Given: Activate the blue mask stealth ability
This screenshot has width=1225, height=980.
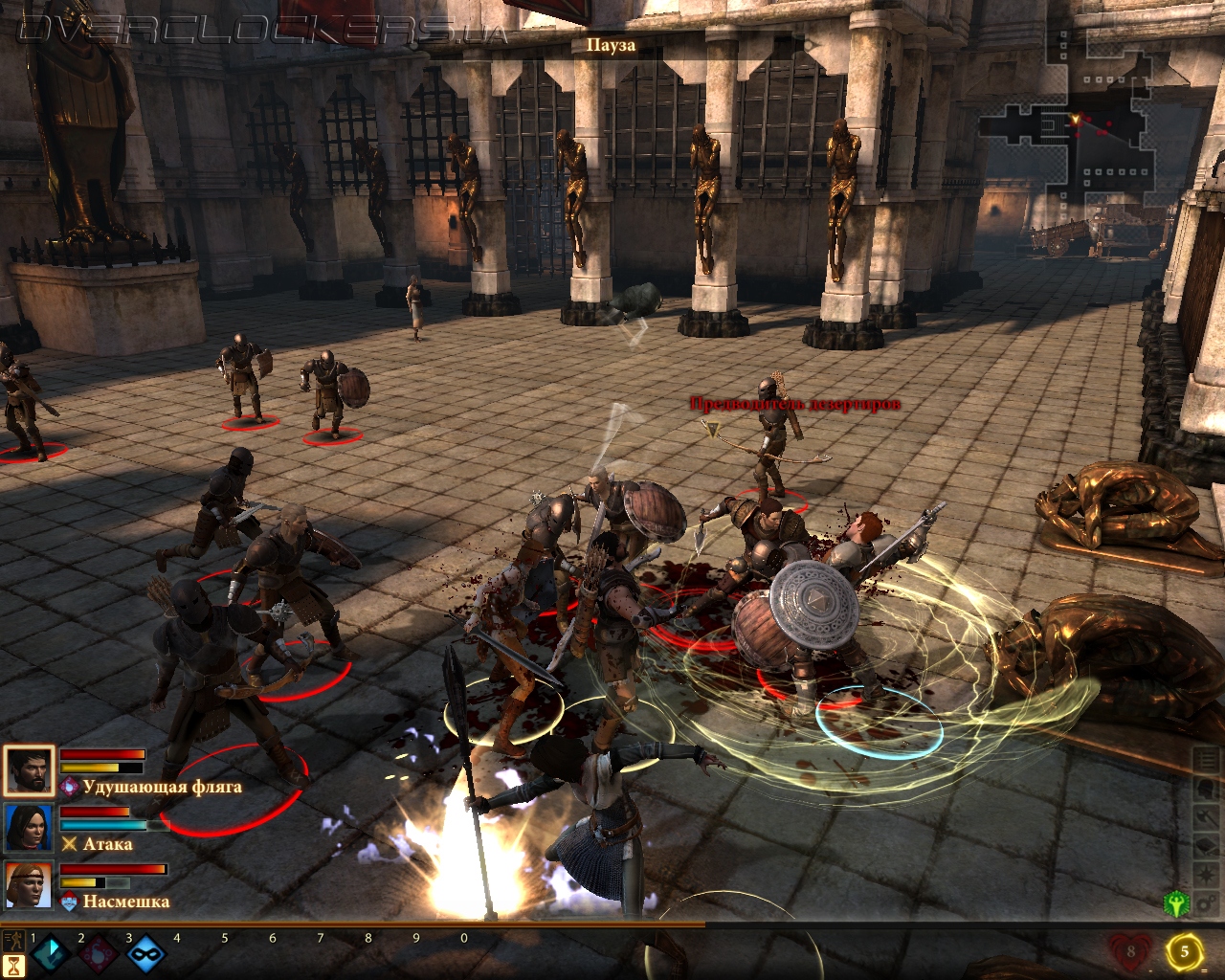Looking at the screenshot, I should (x=145, y=955).
